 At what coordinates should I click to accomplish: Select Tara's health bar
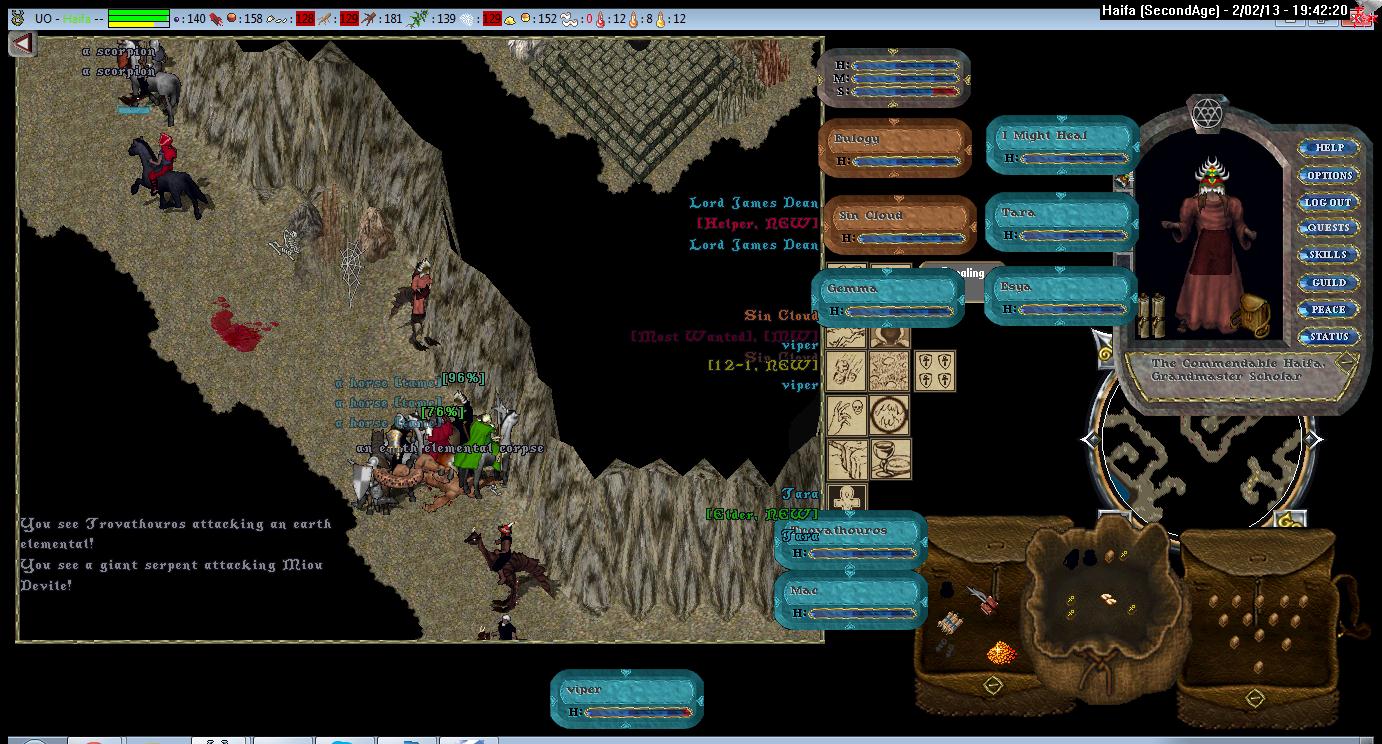1061,222
